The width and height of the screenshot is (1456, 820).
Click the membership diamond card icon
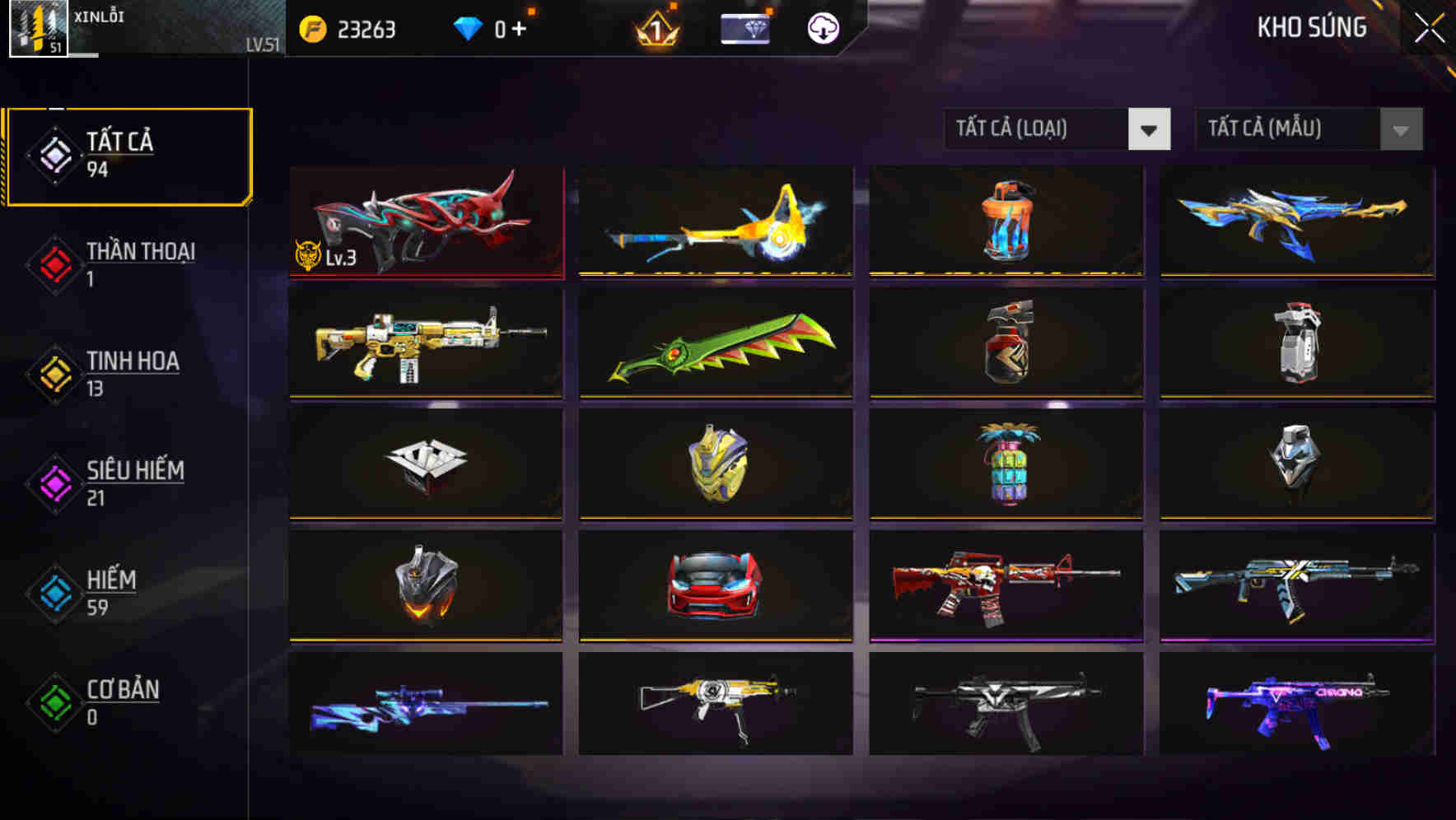click(x=744, y=27)
